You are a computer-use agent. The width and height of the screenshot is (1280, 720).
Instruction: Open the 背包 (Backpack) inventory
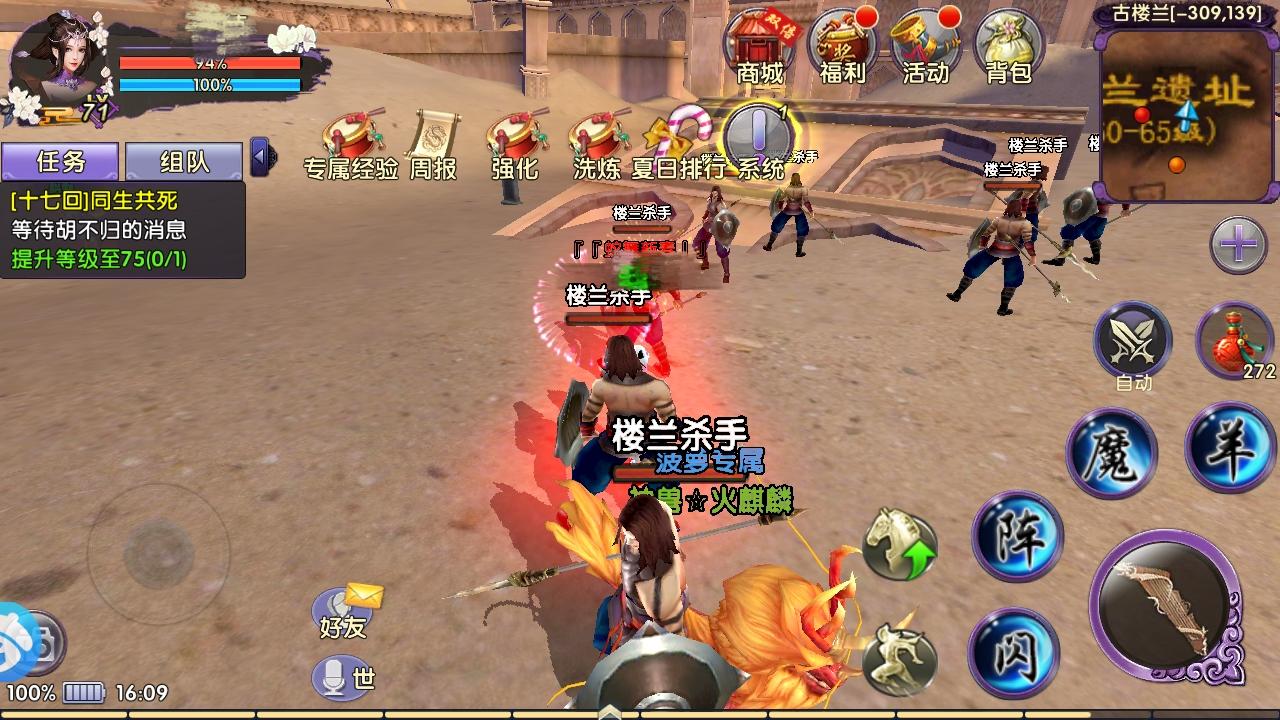point(1010,45)
